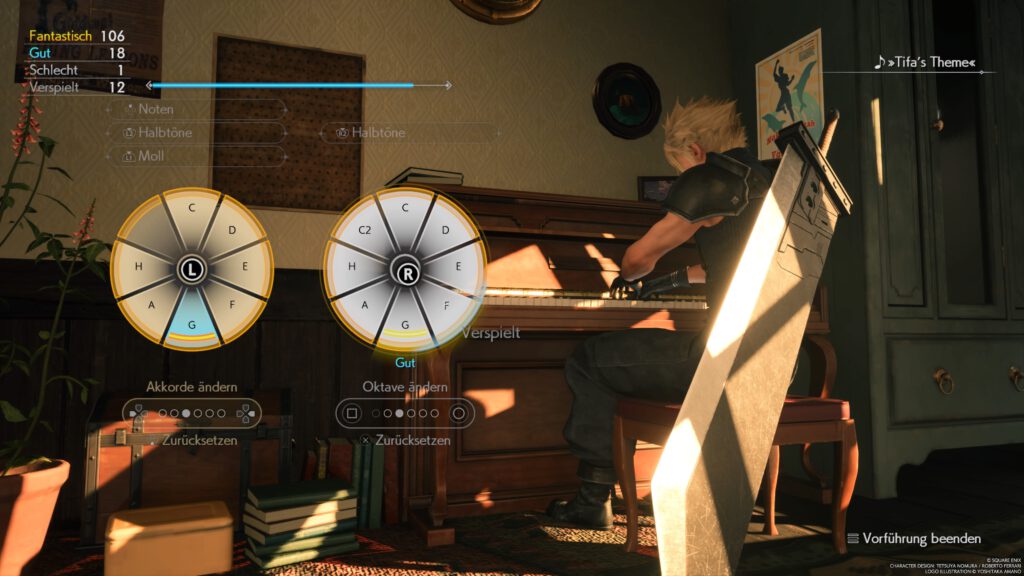
Task: Play the E note on the left wheel
Action: tap(247, 268)
